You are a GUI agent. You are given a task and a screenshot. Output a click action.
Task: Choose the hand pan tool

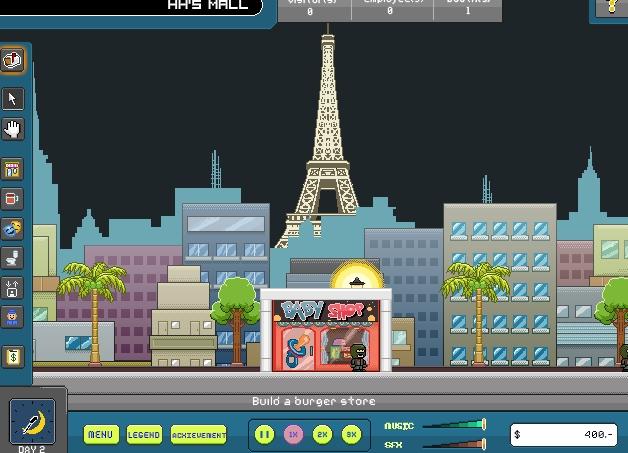[13, 128]
